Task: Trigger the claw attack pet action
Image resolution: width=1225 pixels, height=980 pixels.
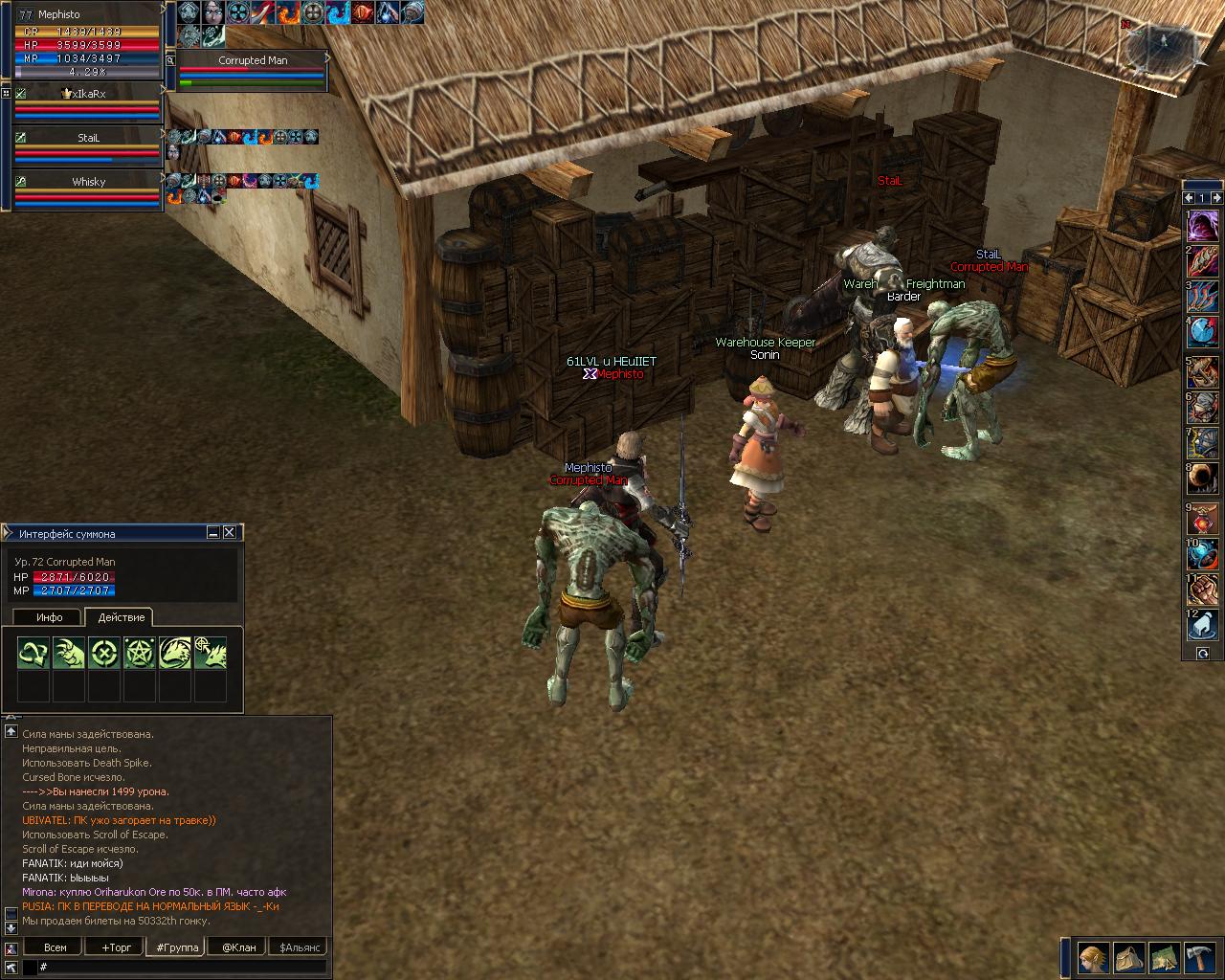Action: tap(69, 654)
